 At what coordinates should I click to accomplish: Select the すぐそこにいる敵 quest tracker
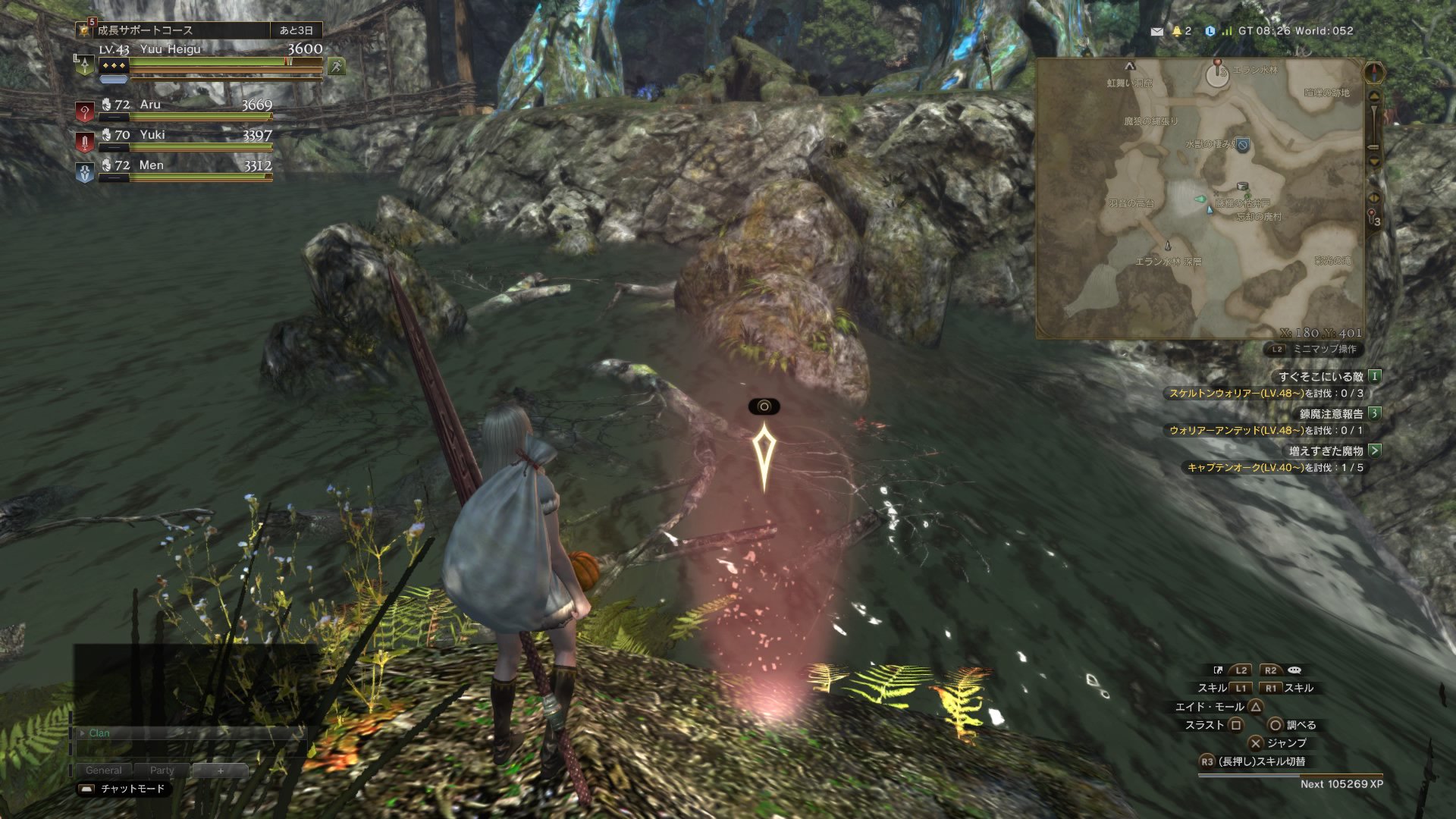pyautogui.click(x=1320, y=376)
